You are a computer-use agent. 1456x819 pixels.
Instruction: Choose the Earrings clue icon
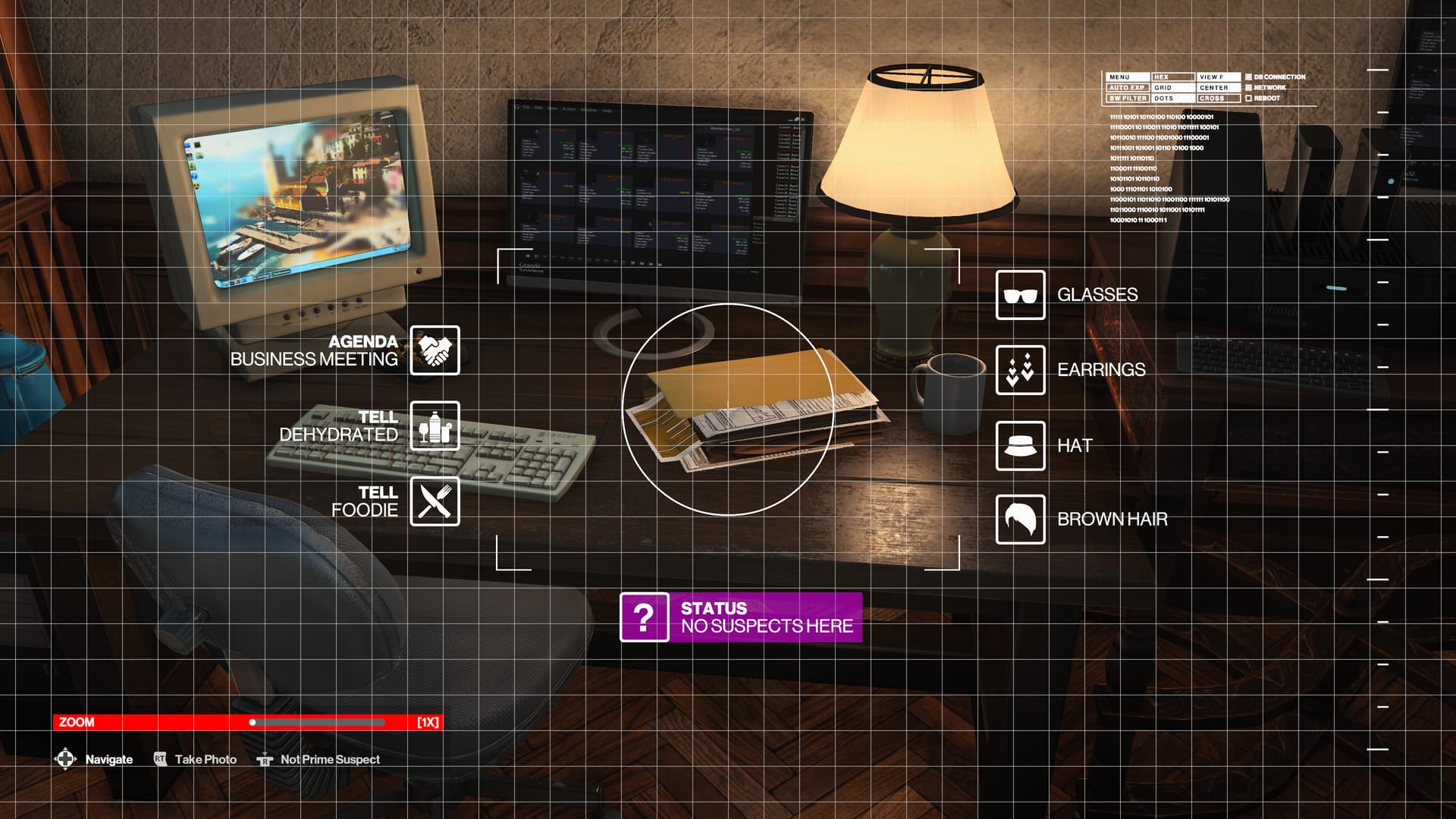click(x=1020, y=370)
